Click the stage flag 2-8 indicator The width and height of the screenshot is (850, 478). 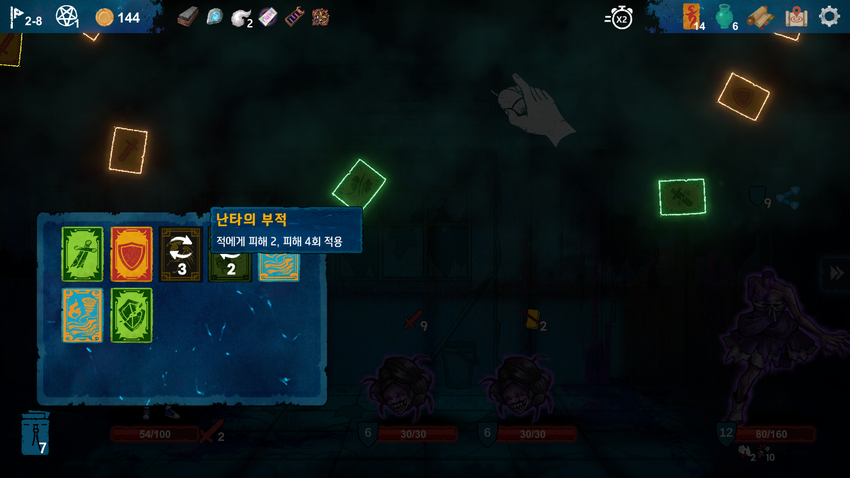tap(27, 17)
